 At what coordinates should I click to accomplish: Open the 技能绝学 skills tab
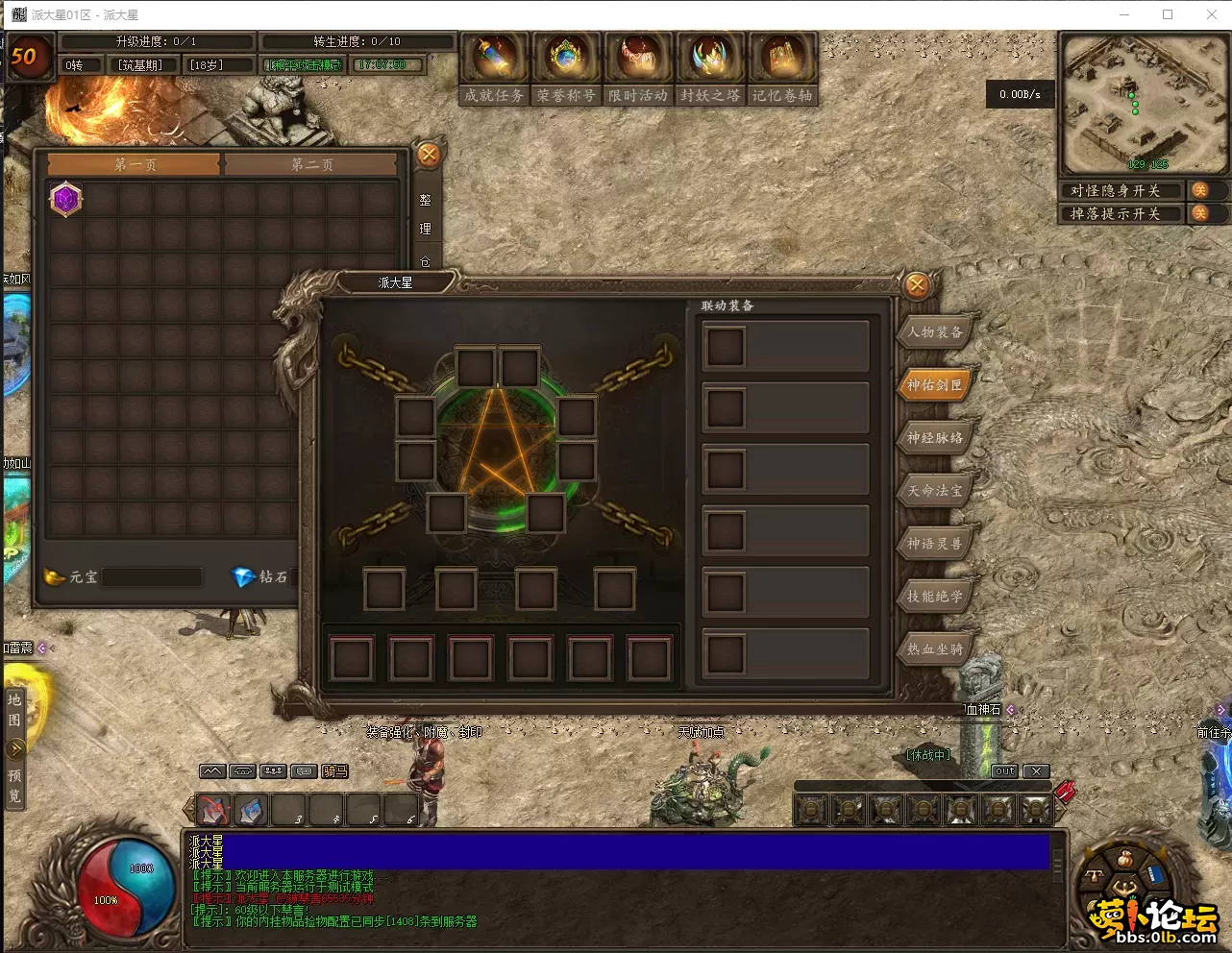pos(935,597)
